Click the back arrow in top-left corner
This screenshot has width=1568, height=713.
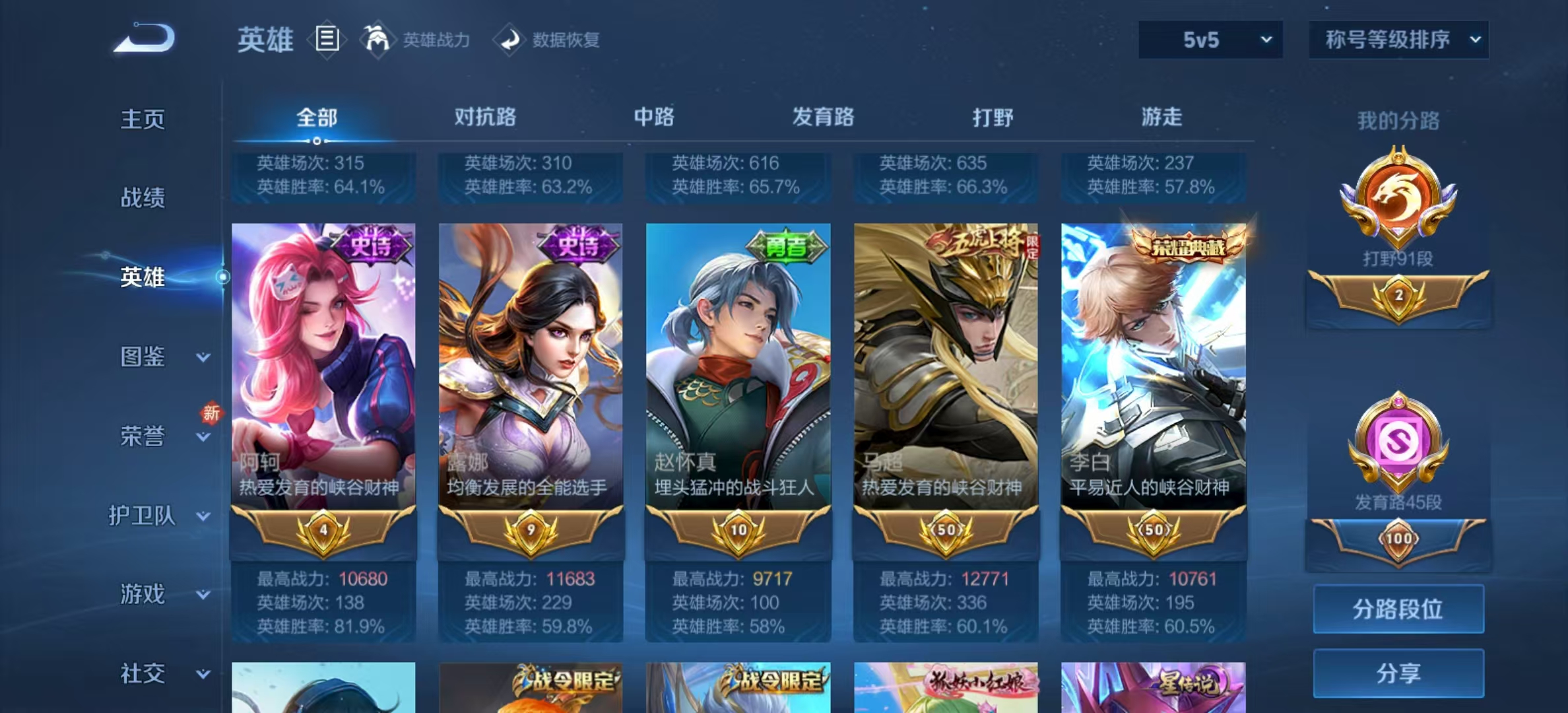pos(142,38)
